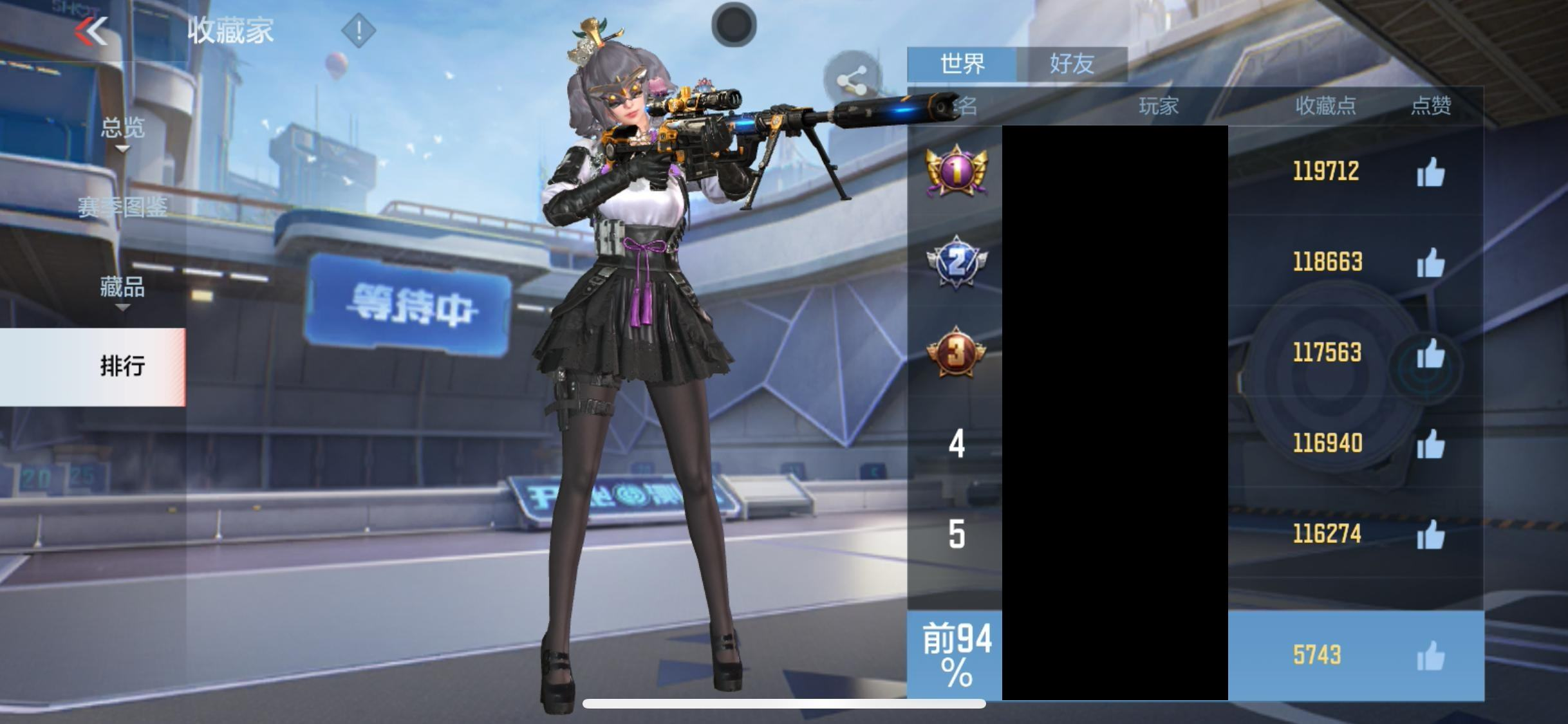
Task: Select the 排行 ranking menu entry
Action: (122, 366)
